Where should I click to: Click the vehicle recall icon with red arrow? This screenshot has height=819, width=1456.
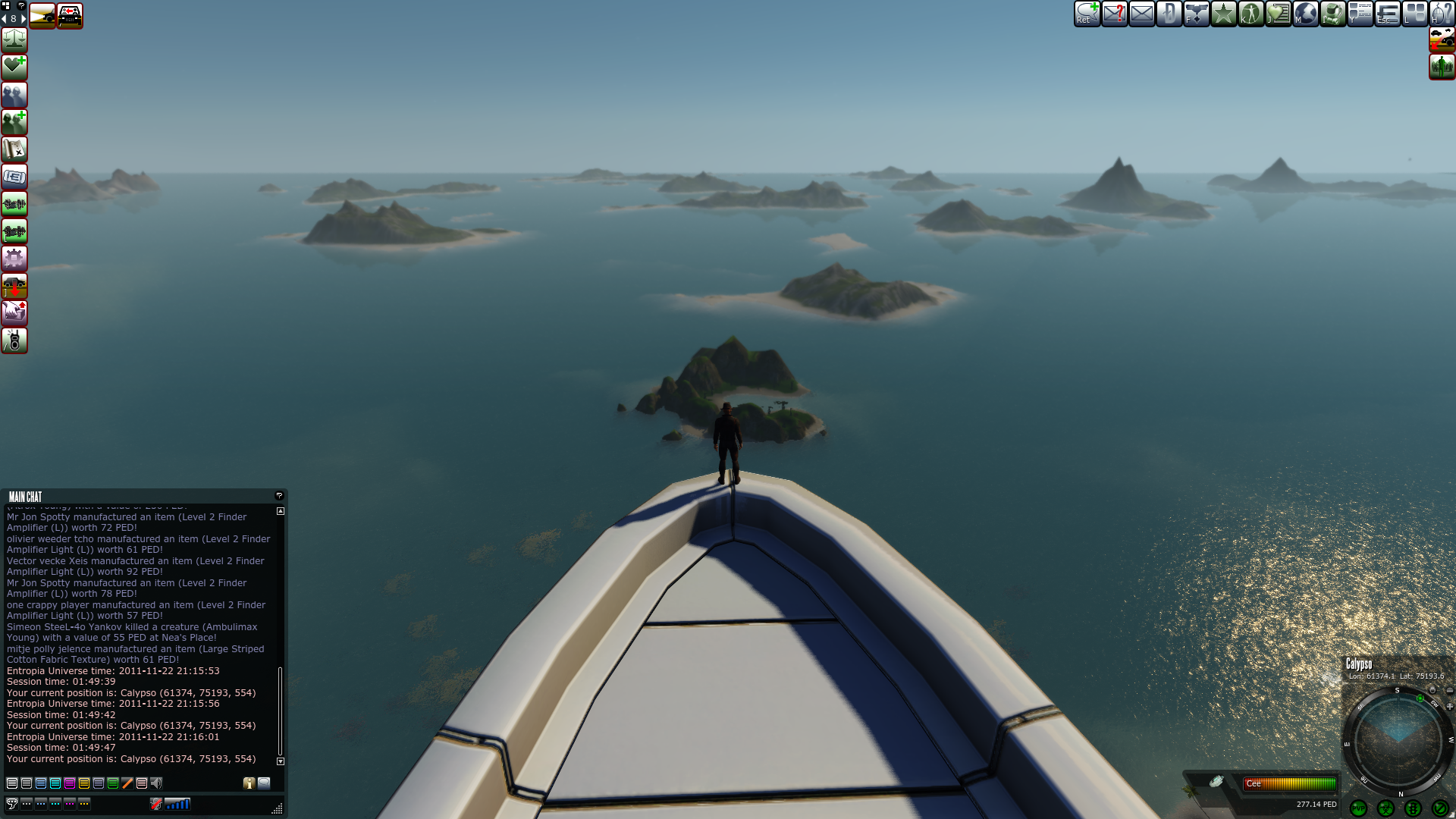coord(14,286)
